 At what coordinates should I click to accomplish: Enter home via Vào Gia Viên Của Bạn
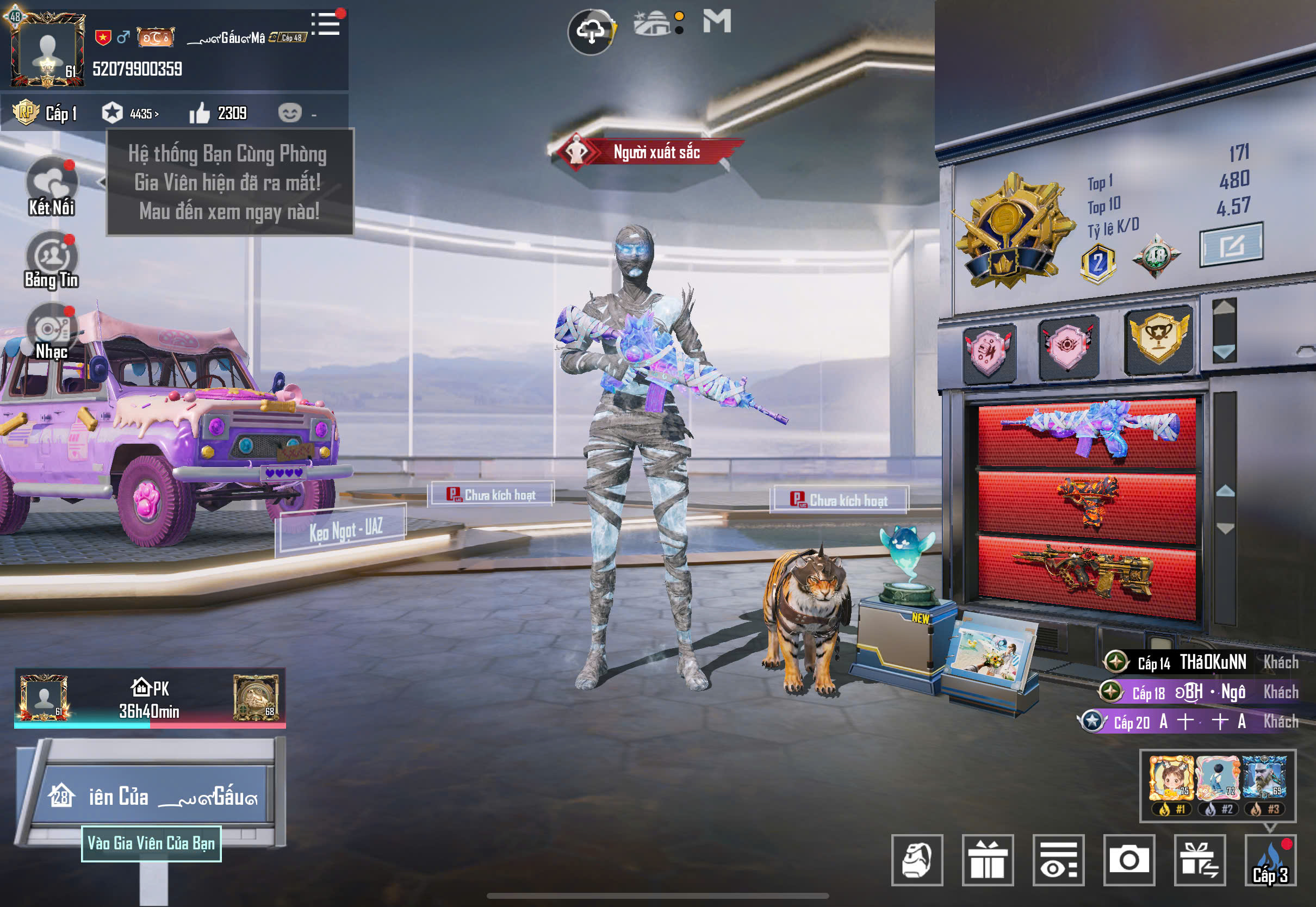151,843
